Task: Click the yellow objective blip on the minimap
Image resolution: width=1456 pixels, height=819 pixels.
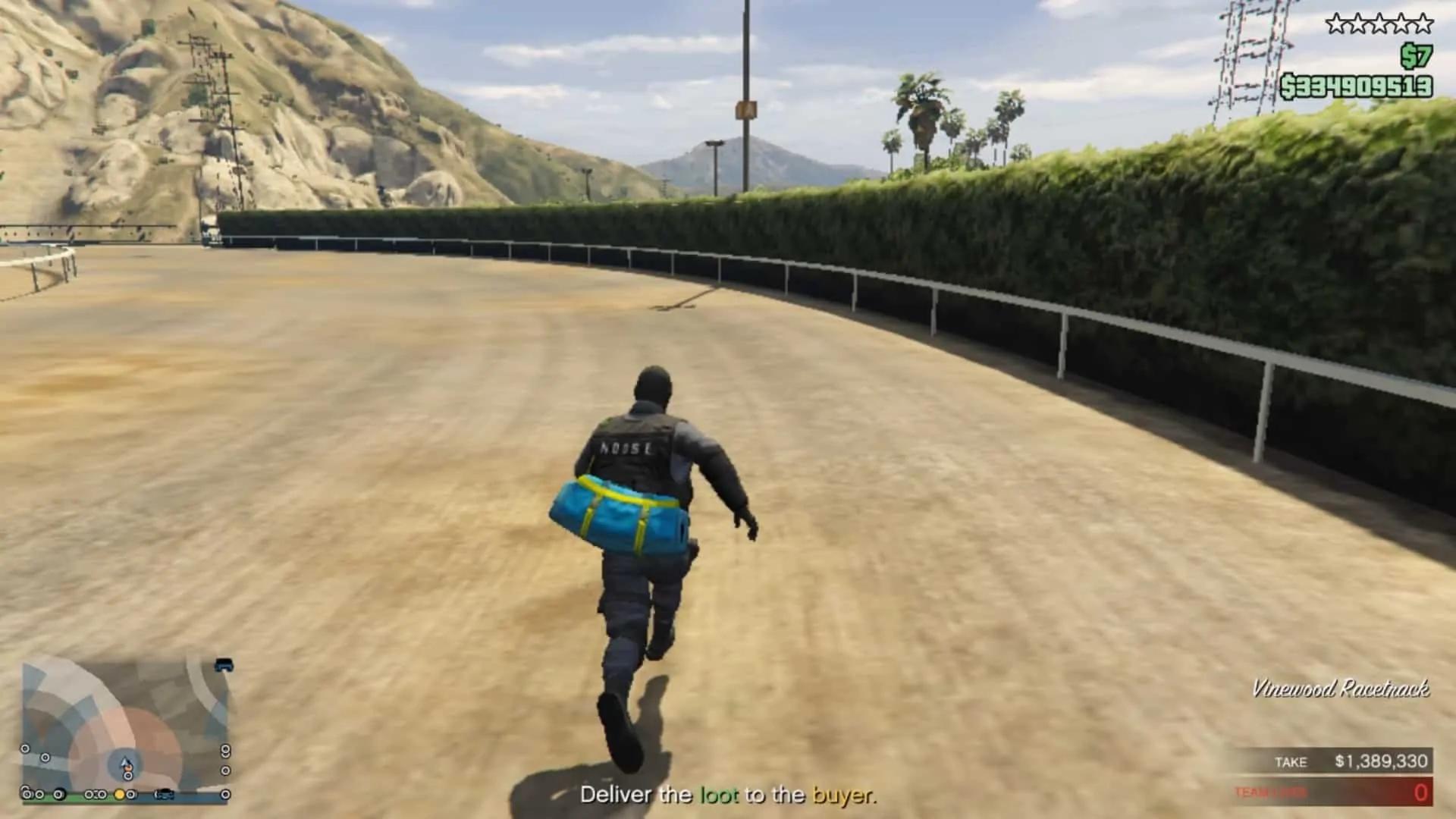Action: pos(119,794)
